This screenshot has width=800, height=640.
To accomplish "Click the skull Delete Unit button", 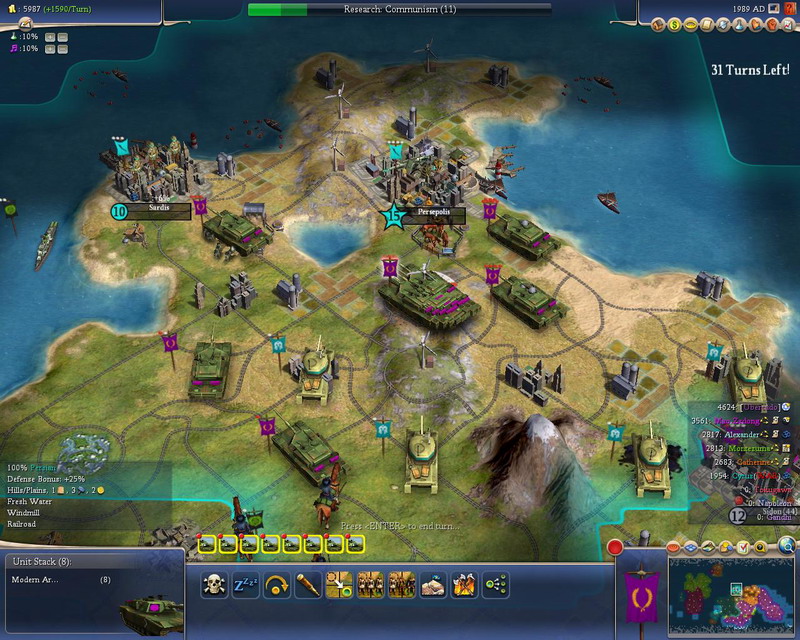I will (215, 584).
